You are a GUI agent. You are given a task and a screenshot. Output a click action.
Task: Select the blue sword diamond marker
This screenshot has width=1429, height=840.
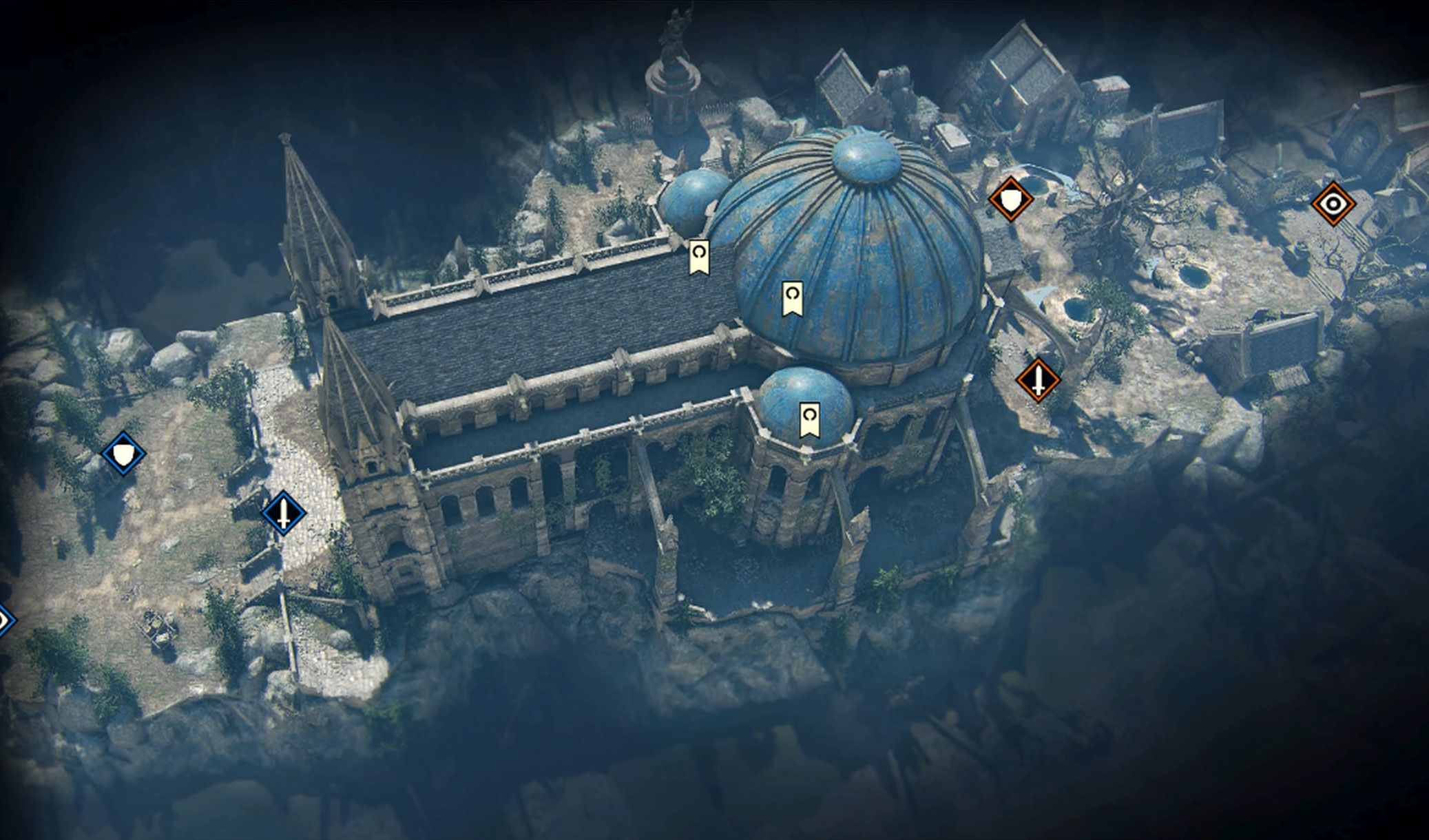coord(283,513)
